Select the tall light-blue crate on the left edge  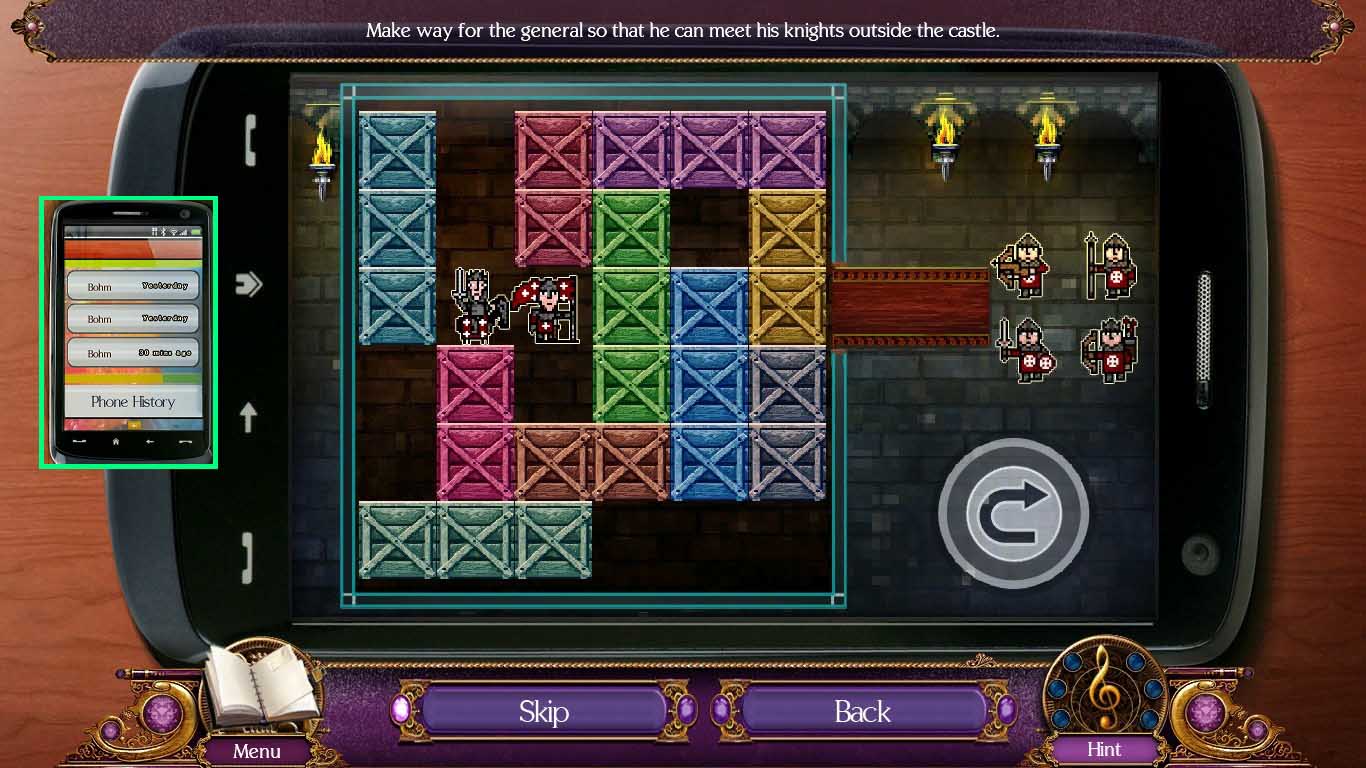point(397,228)
